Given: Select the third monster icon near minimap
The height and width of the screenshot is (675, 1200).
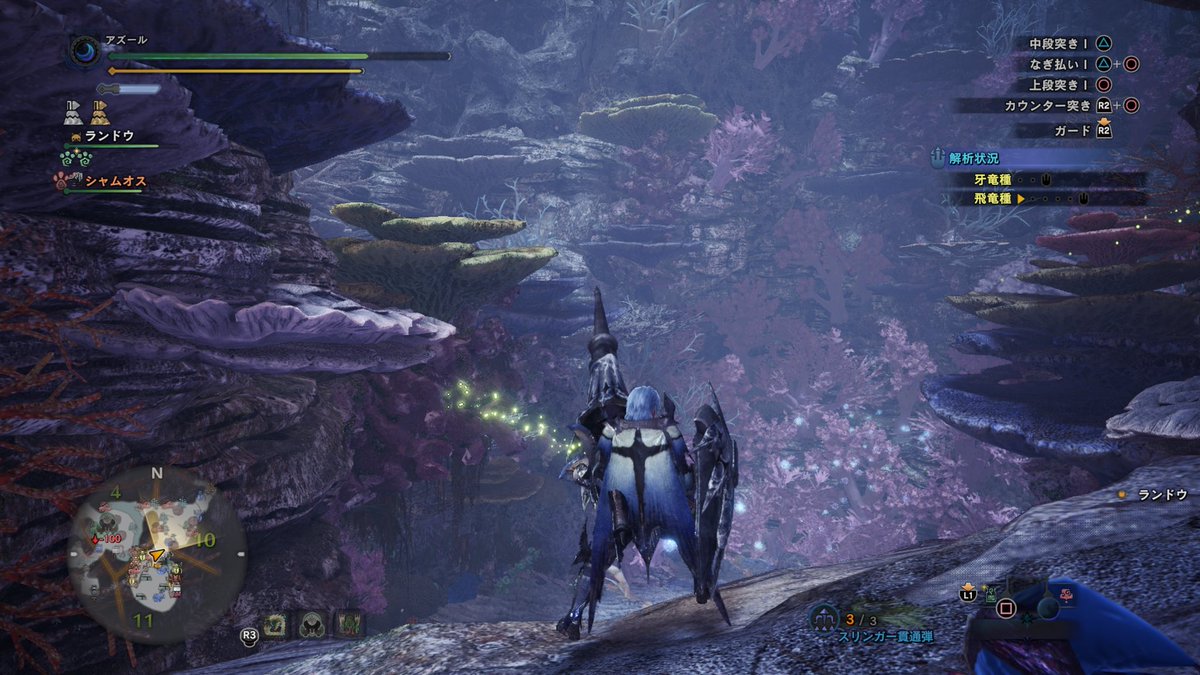Looking at the screenshot, I should click(348, 625).
